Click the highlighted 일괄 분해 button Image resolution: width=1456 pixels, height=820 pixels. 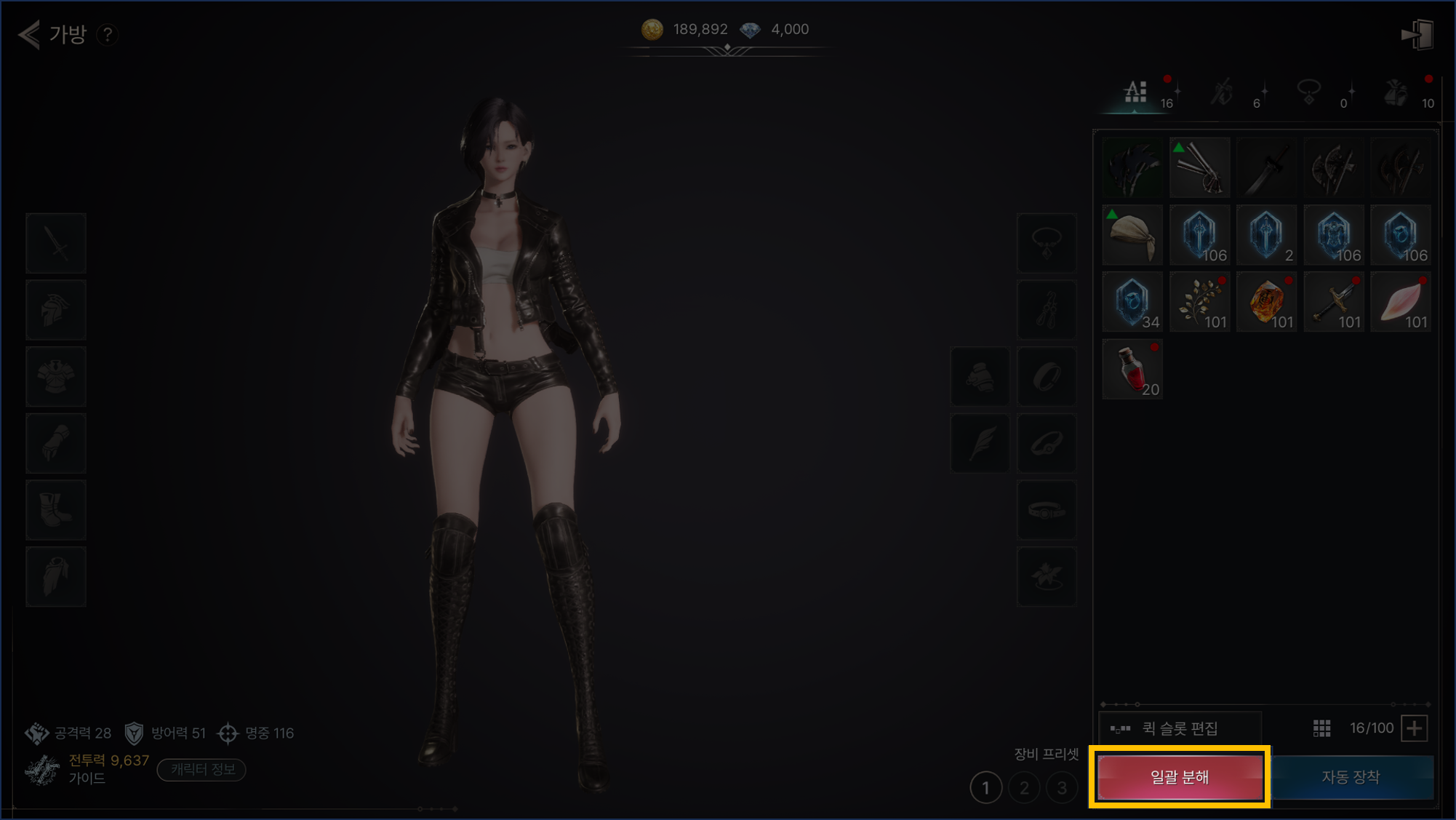[1179, 777]
